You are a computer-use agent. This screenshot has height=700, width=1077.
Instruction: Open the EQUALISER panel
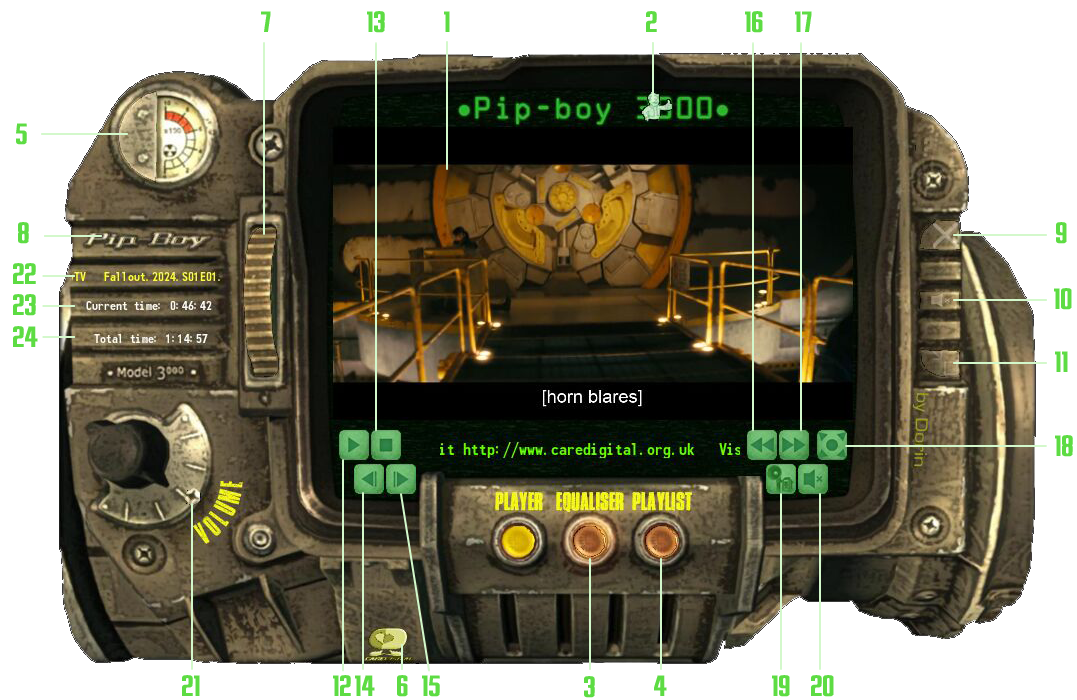click(x=589, y=542)
